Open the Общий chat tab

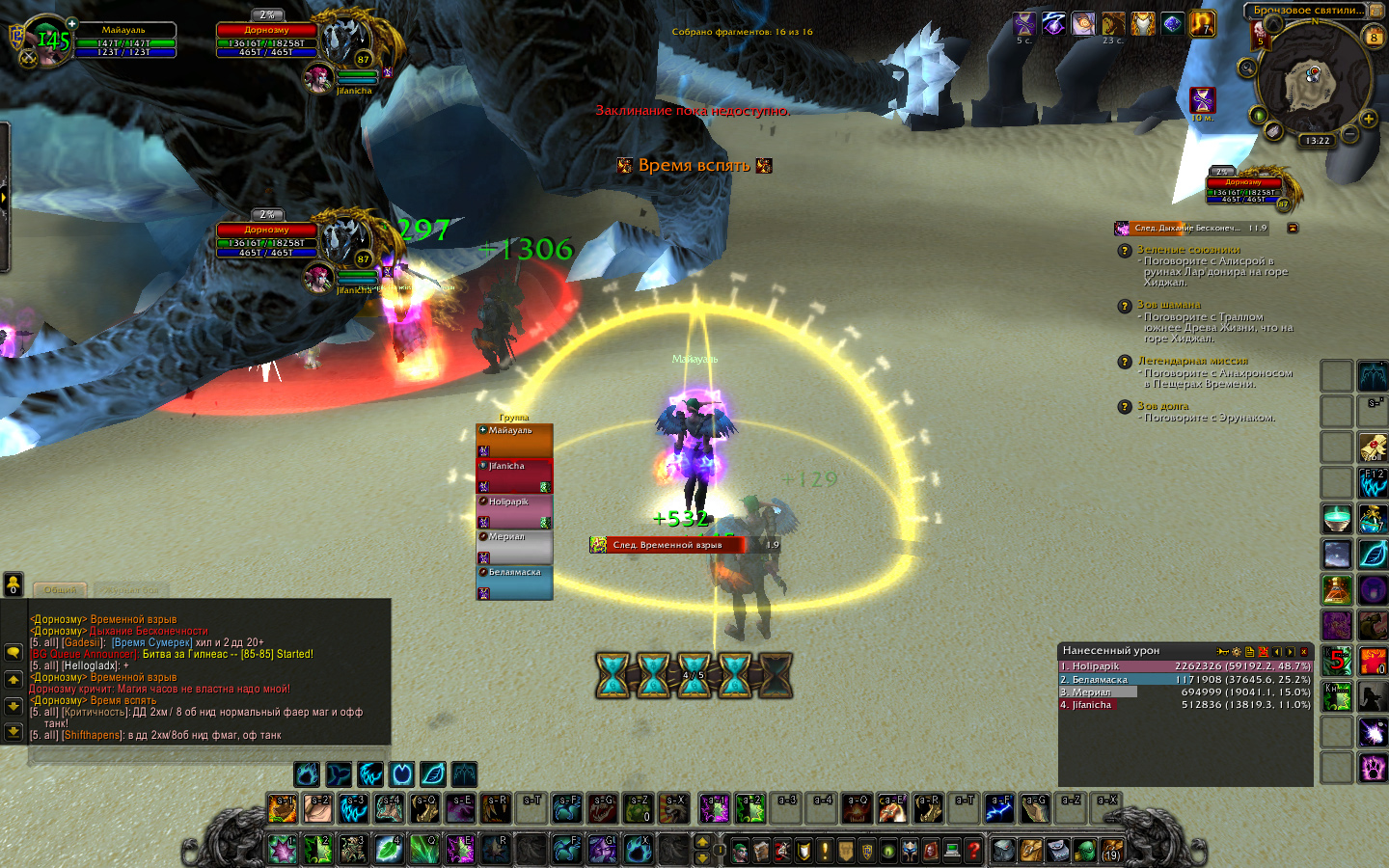tap(60, 589)
